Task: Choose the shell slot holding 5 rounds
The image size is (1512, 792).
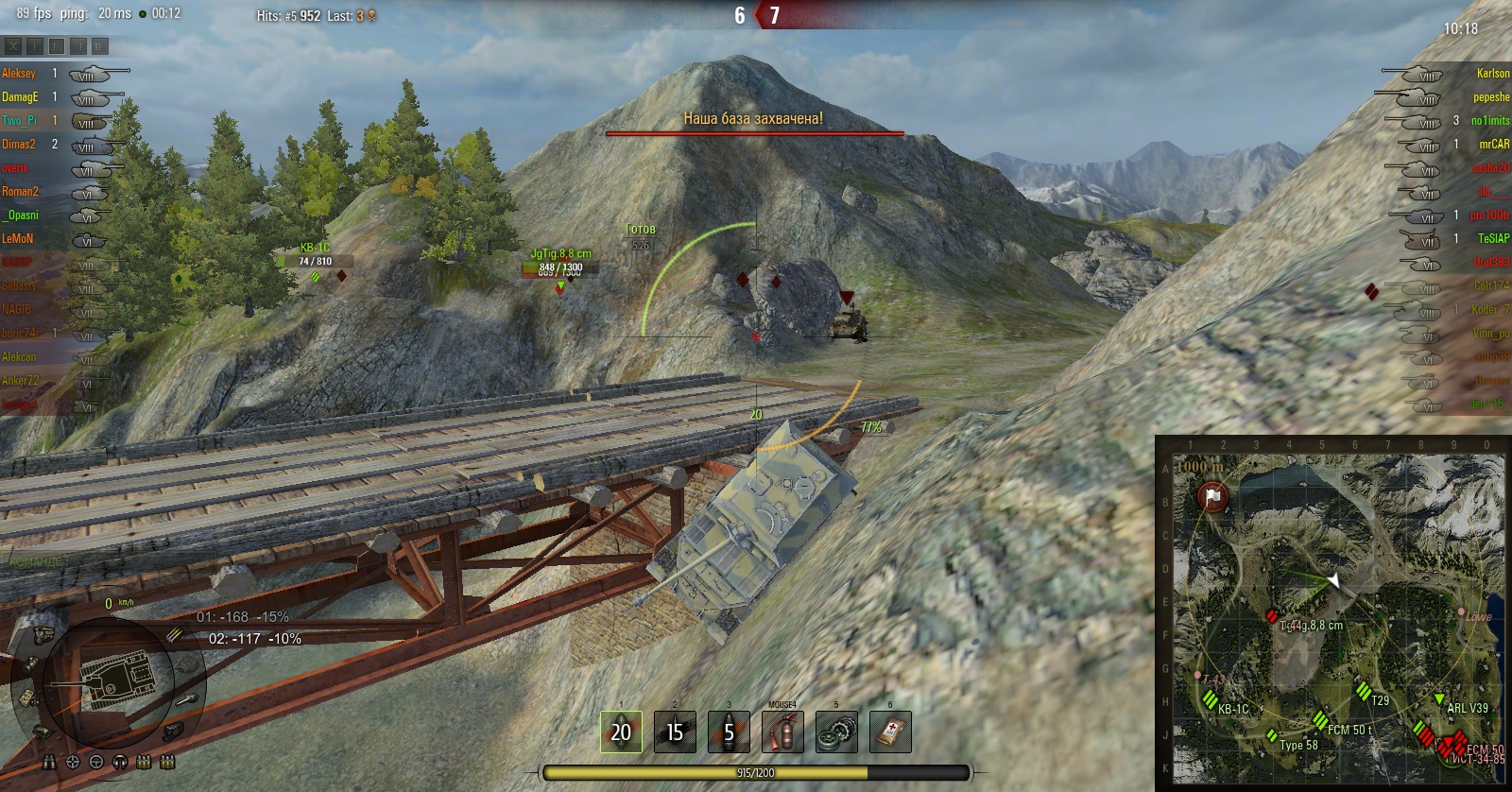Action: tap(729, 732)
